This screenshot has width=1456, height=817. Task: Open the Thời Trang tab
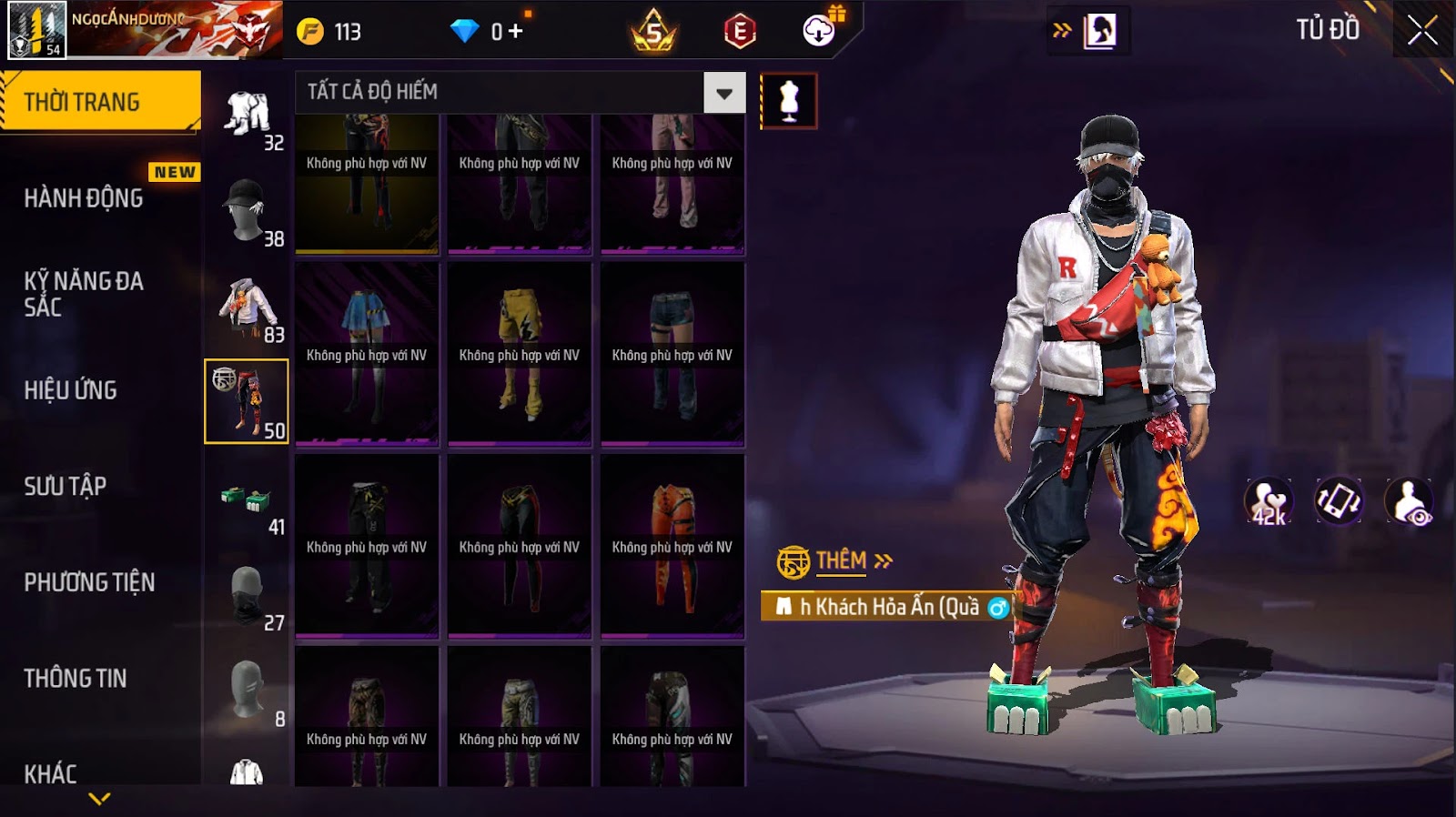pos(100,102)
